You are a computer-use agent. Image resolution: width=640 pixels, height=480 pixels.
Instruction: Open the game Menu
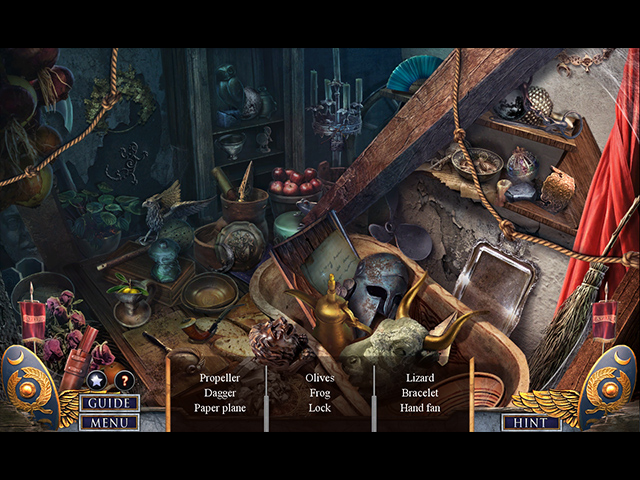[x=110, y=422]
